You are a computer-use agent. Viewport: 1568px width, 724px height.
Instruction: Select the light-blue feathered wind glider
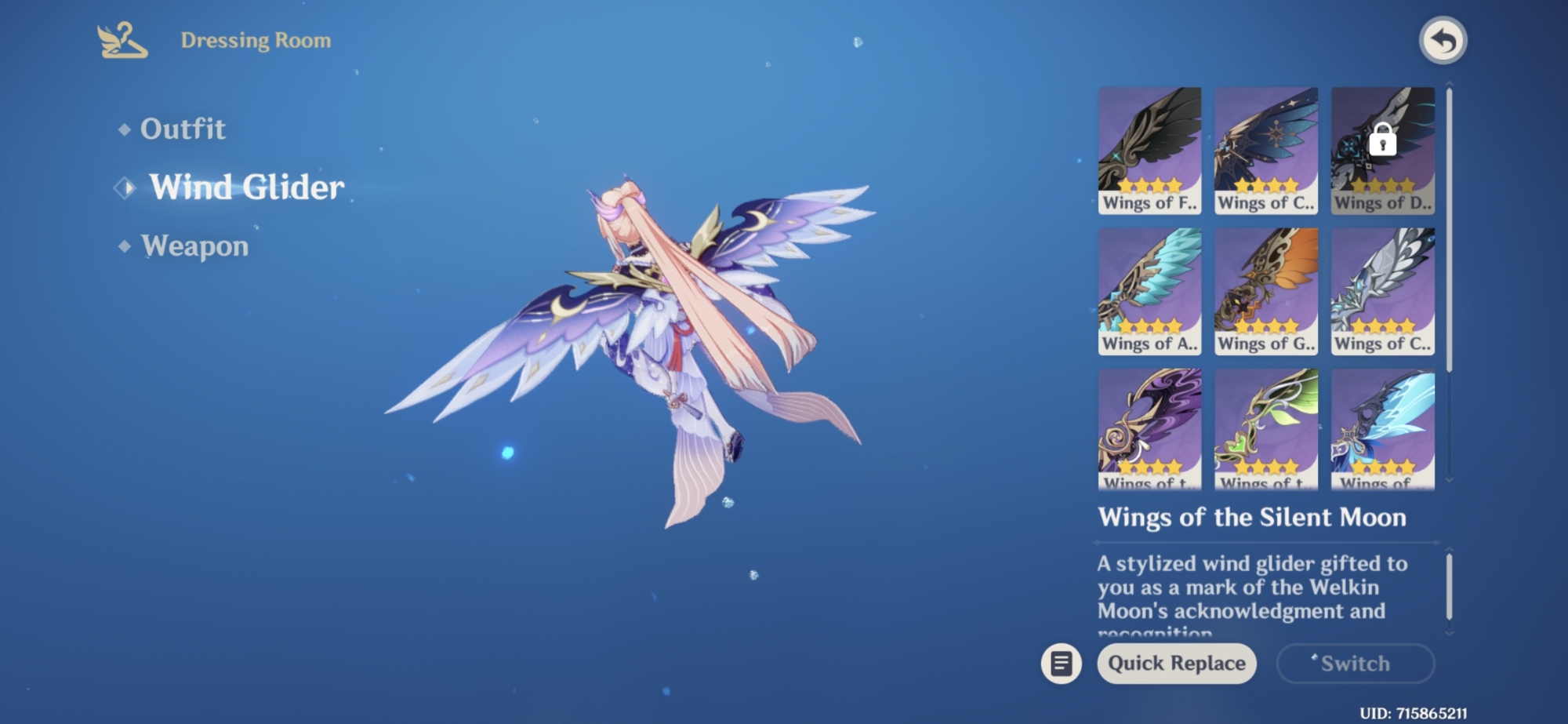[x=1382, y=428]
